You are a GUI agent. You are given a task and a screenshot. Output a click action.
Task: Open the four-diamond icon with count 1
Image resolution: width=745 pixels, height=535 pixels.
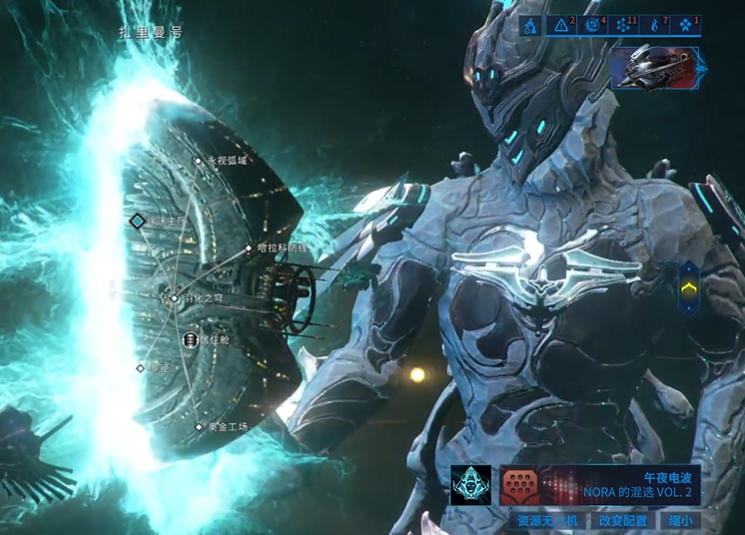pos(685,25)
